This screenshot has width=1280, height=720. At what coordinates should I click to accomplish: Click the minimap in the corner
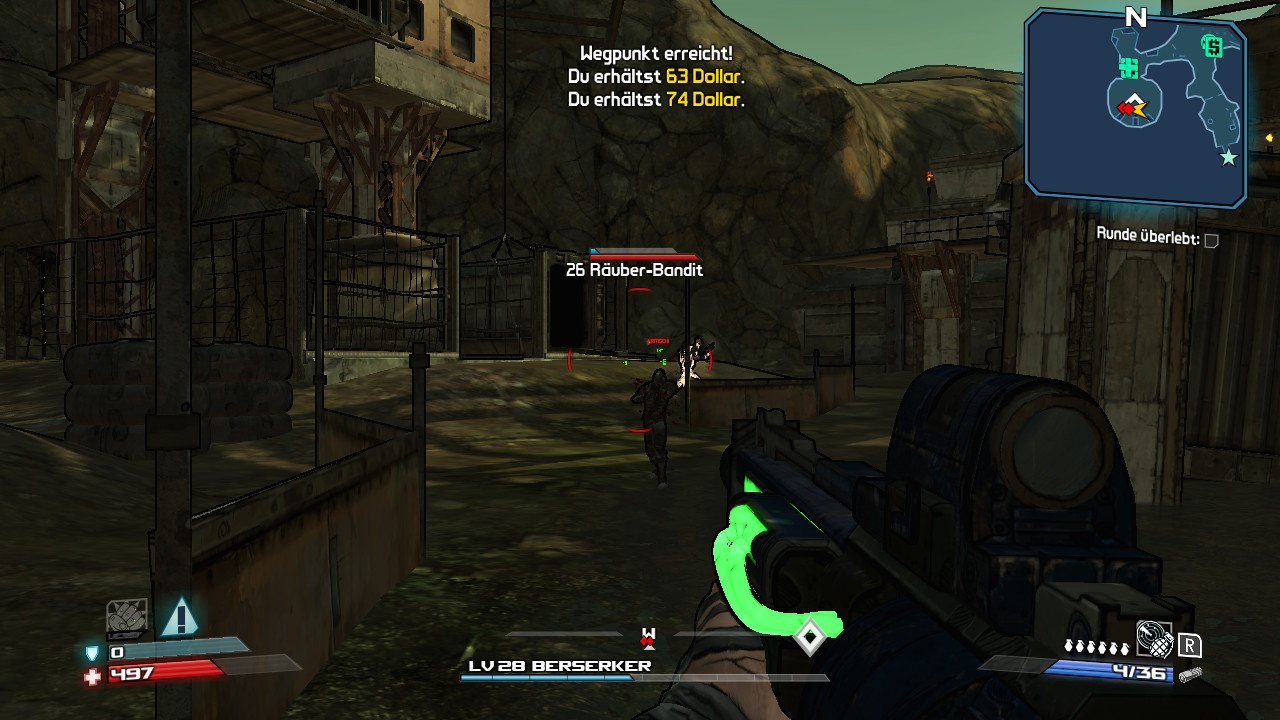[x=1136, y=108]
